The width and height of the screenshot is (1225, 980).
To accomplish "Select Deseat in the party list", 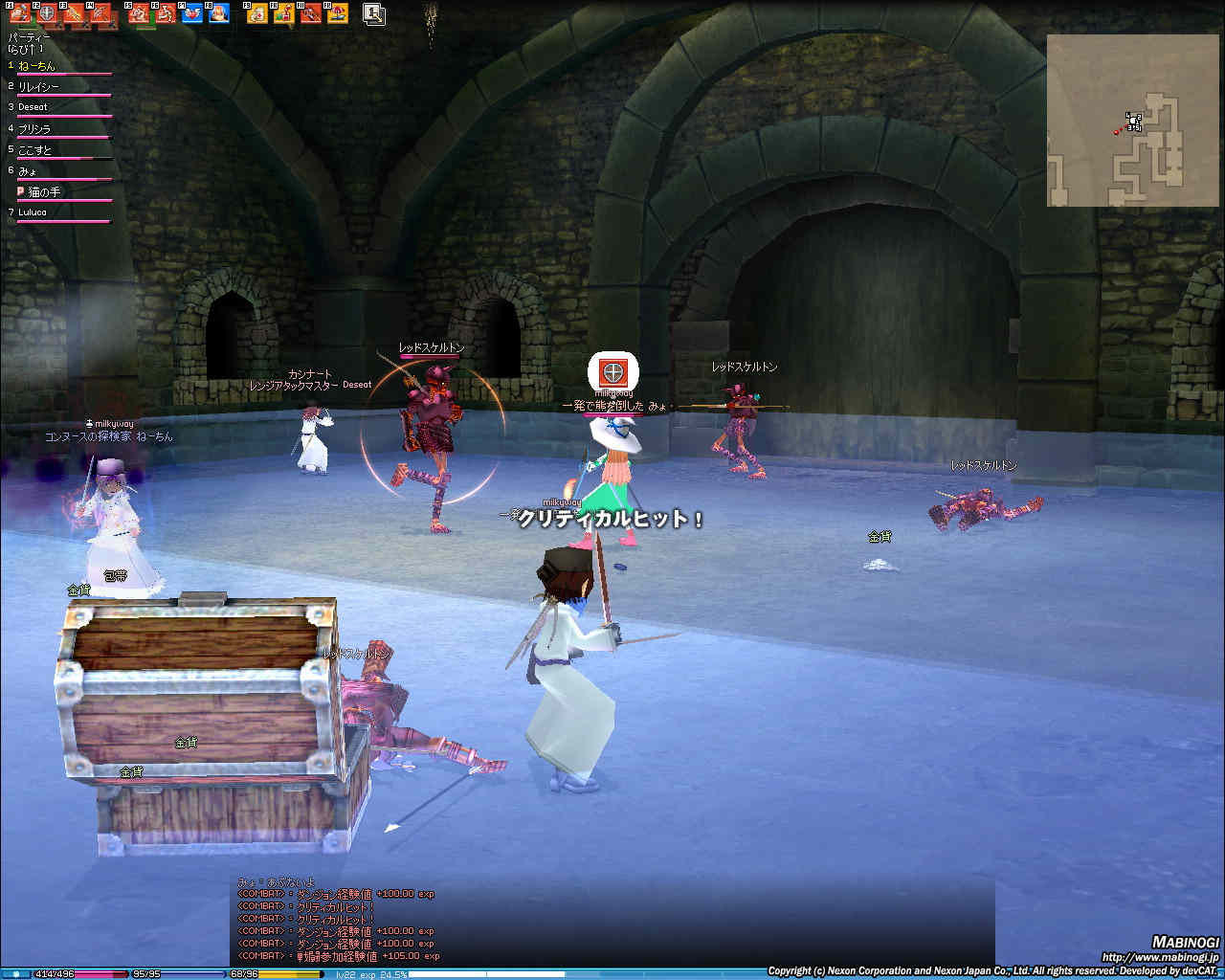I will [x=33, y=107].
